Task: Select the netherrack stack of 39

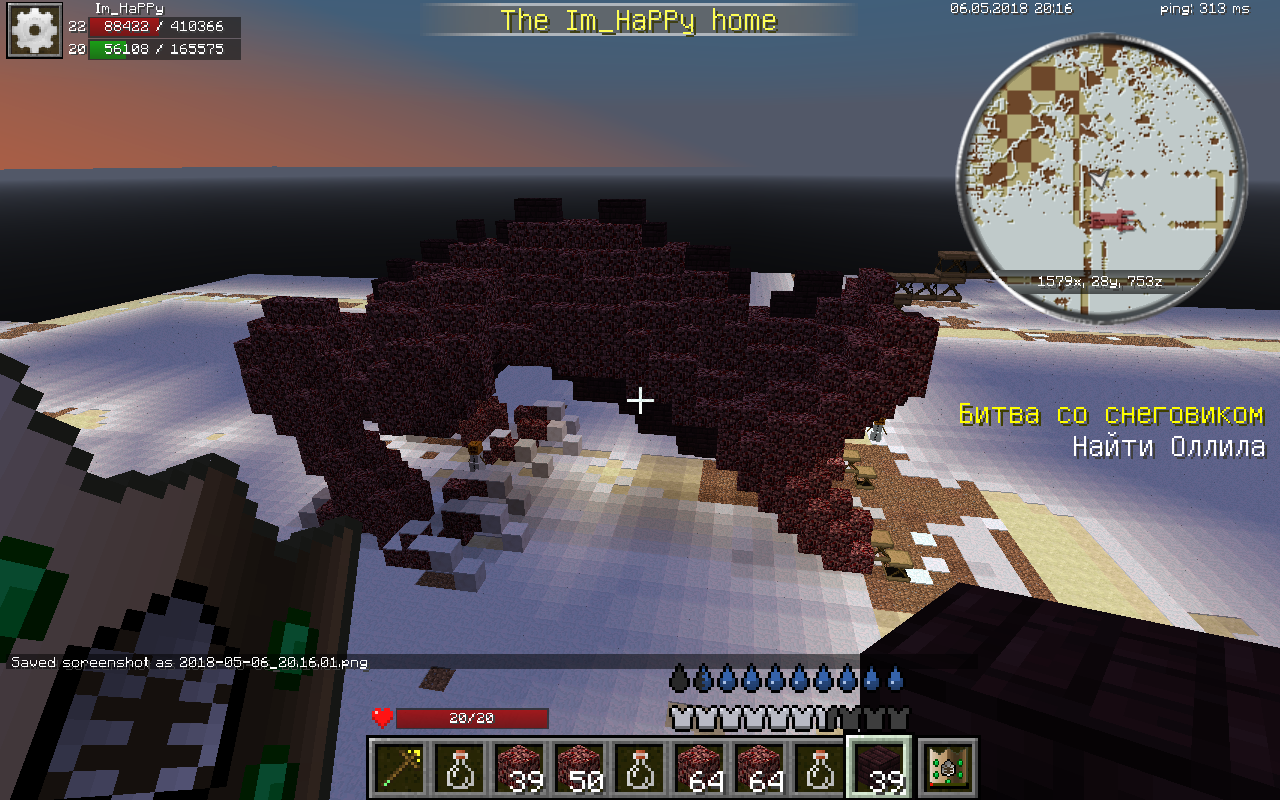Action: click(x=520, y=768)
